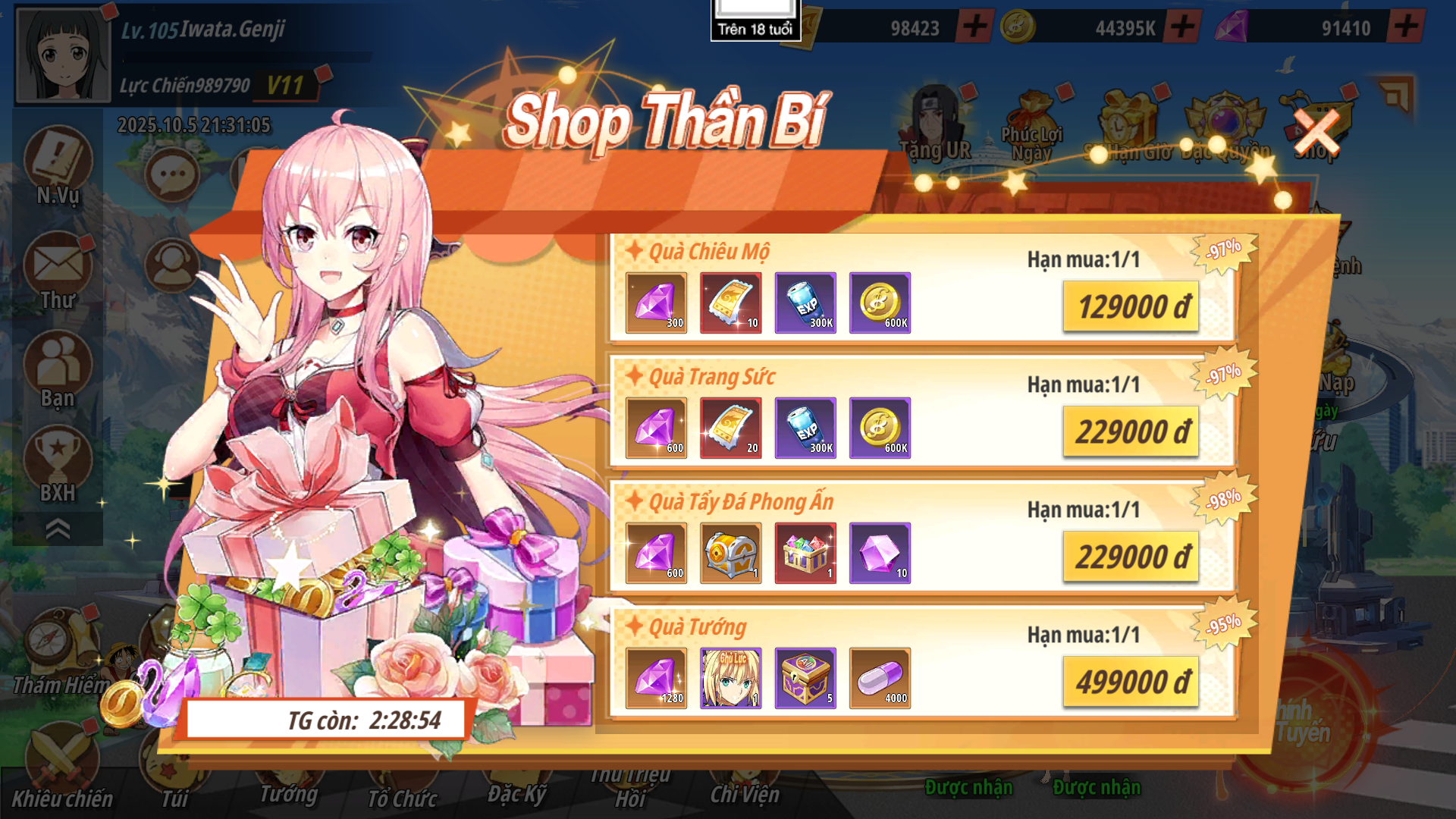Collapse the left side menu arrow

[58, 529]
